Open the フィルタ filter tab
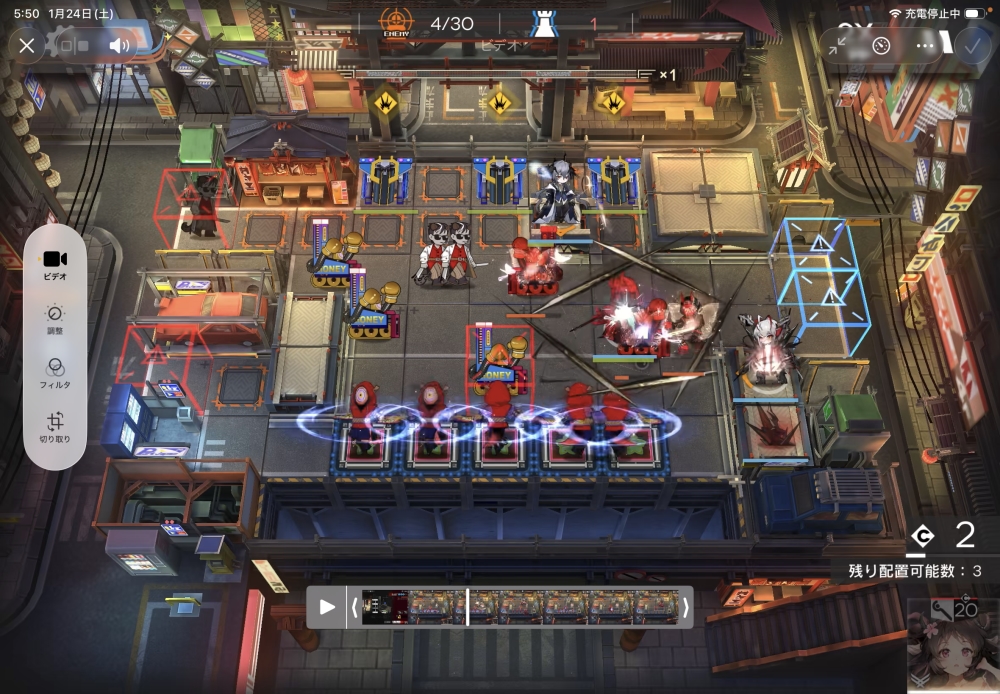1000x694 pixels. tap(55, 373)
